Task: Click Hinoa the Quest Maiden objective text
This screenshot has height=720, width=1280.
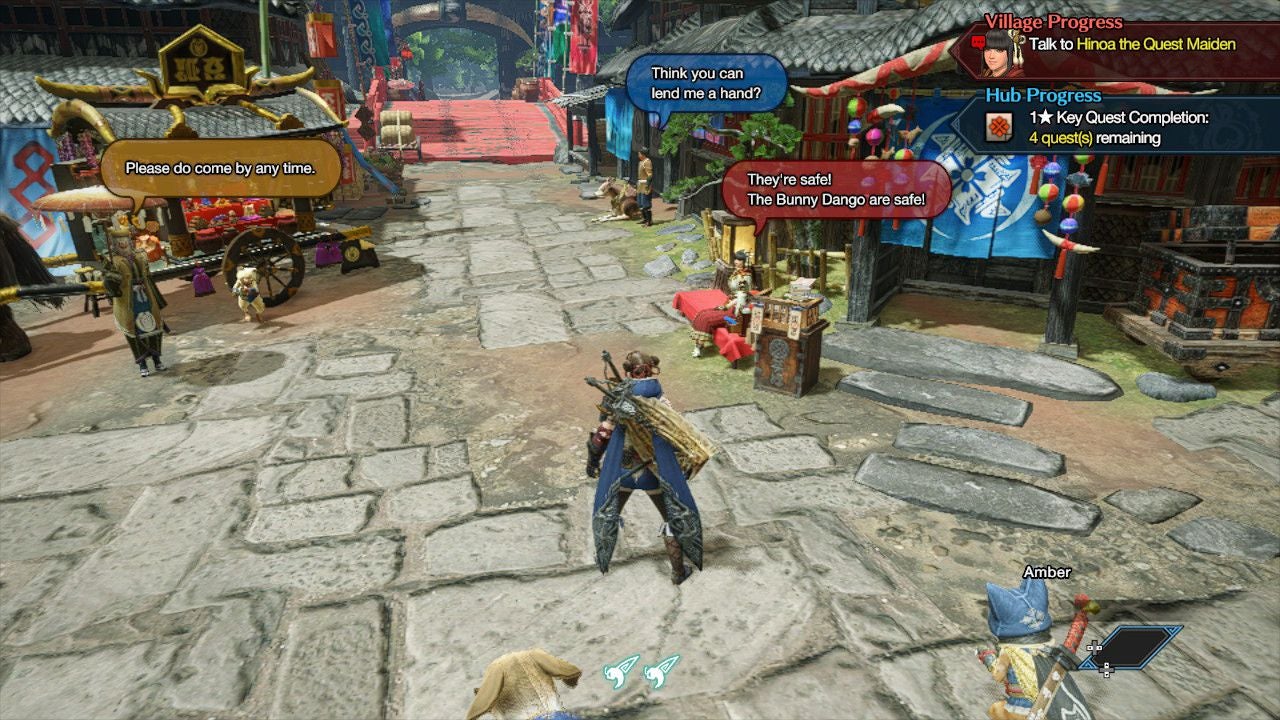Action: pyautogui.click(x=1155, y=44)
